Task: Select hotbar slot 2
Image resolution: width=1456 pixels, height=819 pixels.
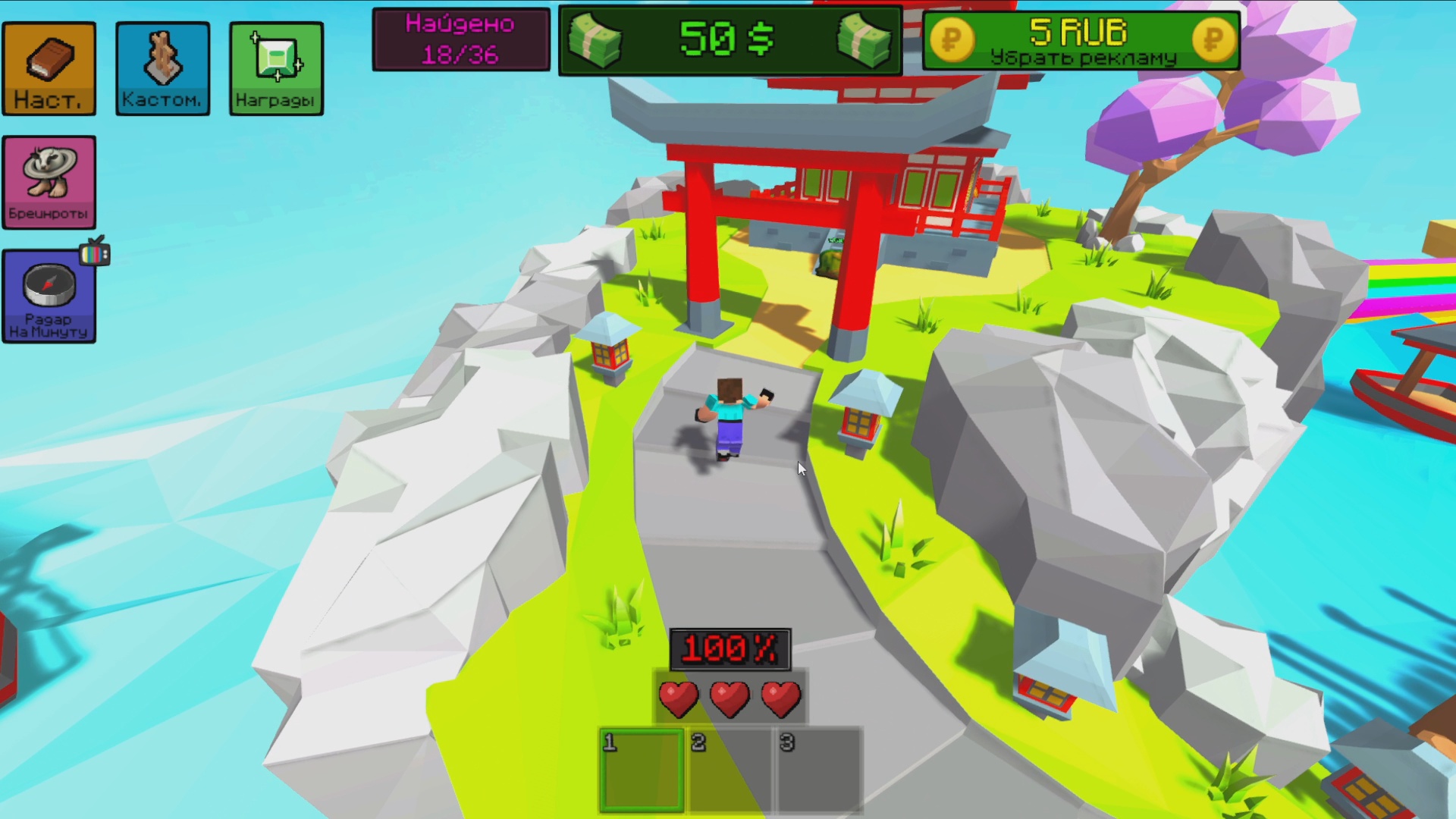Action: click(730, 768)
